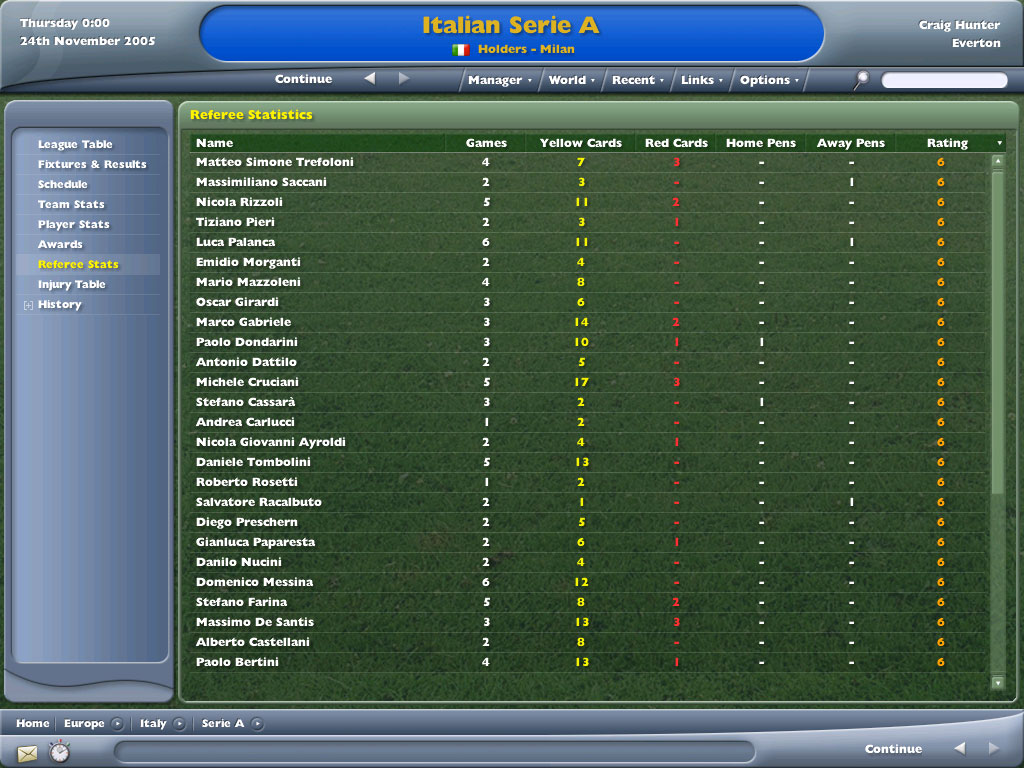Screen dimensions: 1024x768
Task: Sort referees by Yellow Cards column
Action: [x=580, y=143]
